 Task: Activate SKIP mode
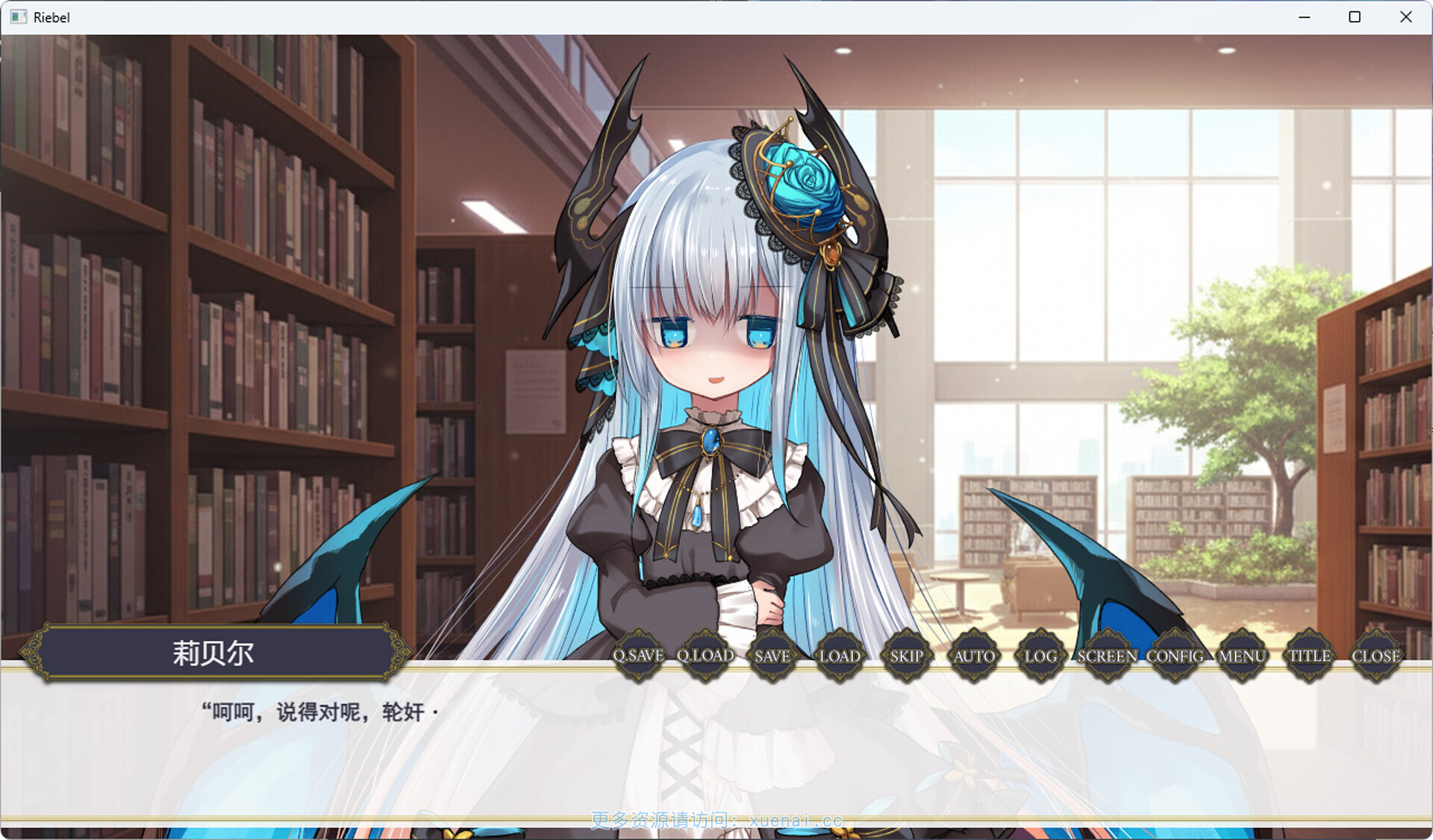(x=907, y=656)
